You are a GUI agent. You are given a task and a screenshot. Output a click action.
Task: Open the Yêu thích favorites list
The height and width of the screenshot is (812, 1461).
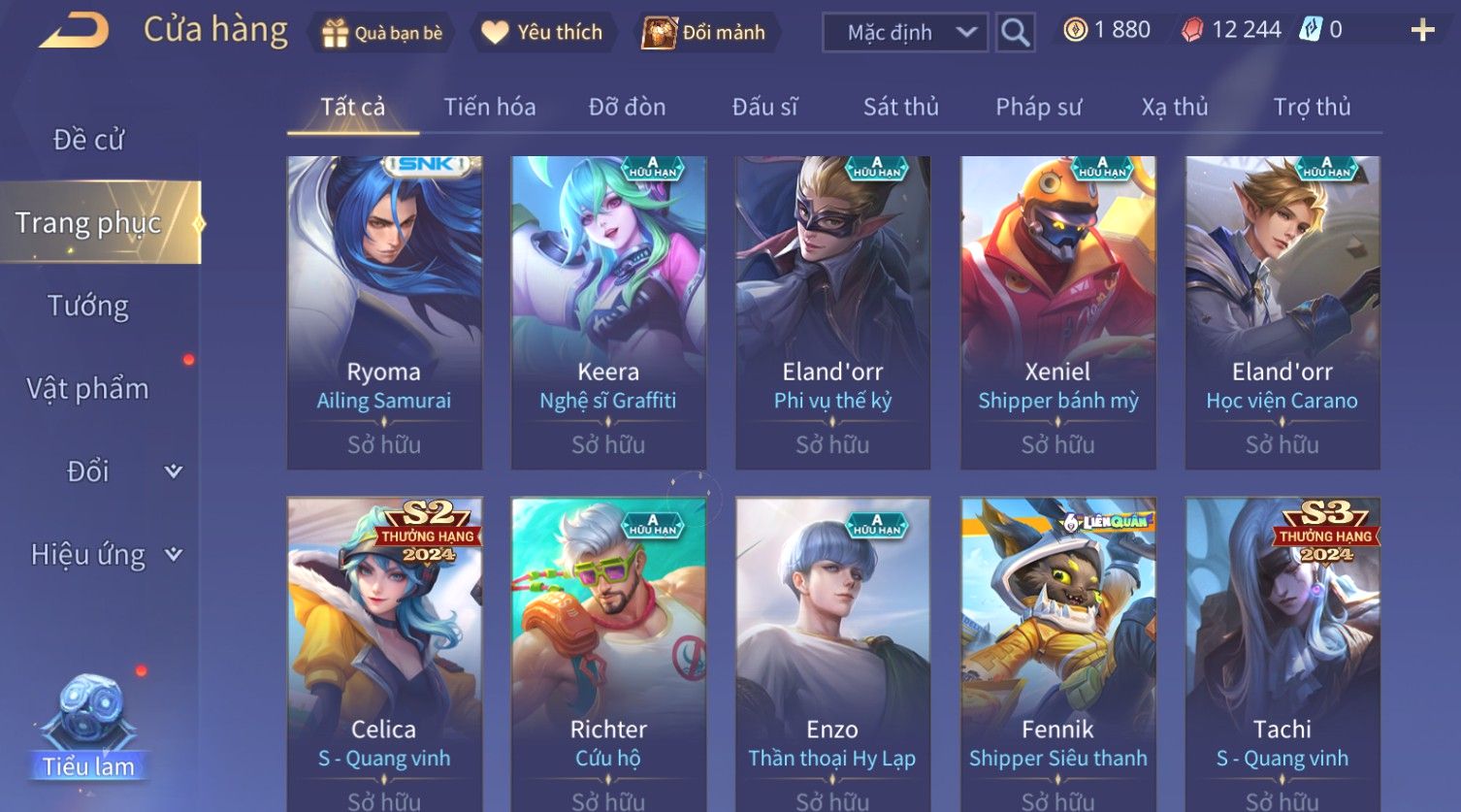542,33
